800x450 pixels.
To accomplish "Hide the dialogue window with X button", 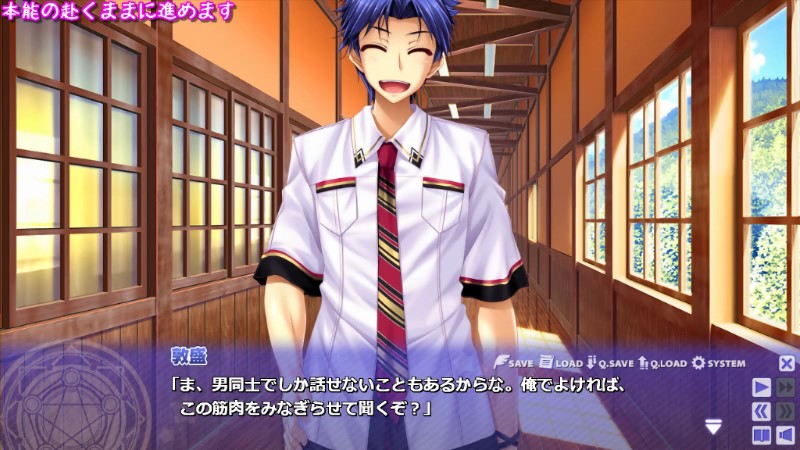I will pos(787,364).
